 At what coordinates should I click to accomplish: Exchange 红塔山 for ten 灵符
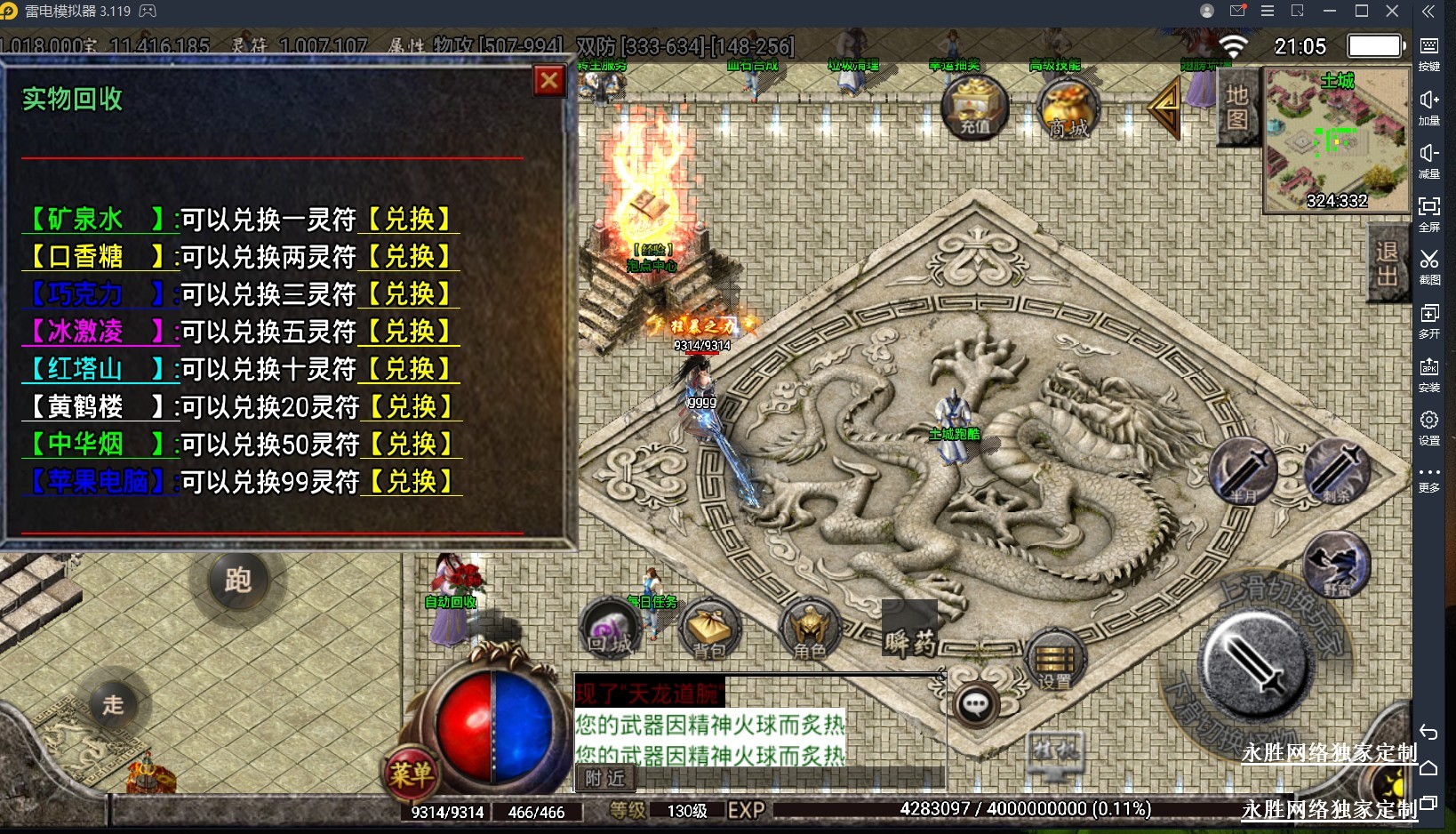point(410,368)
